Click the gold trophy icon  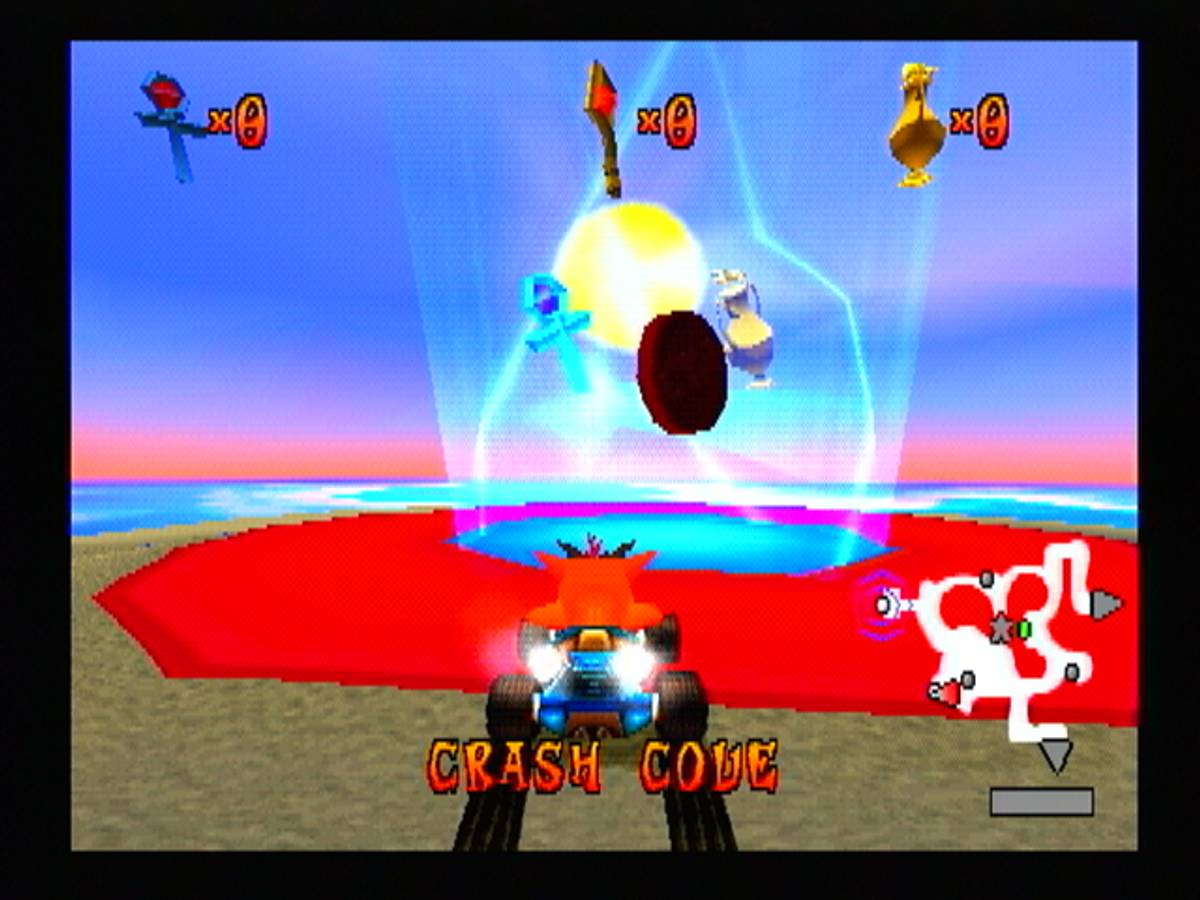tap(916, 124)
